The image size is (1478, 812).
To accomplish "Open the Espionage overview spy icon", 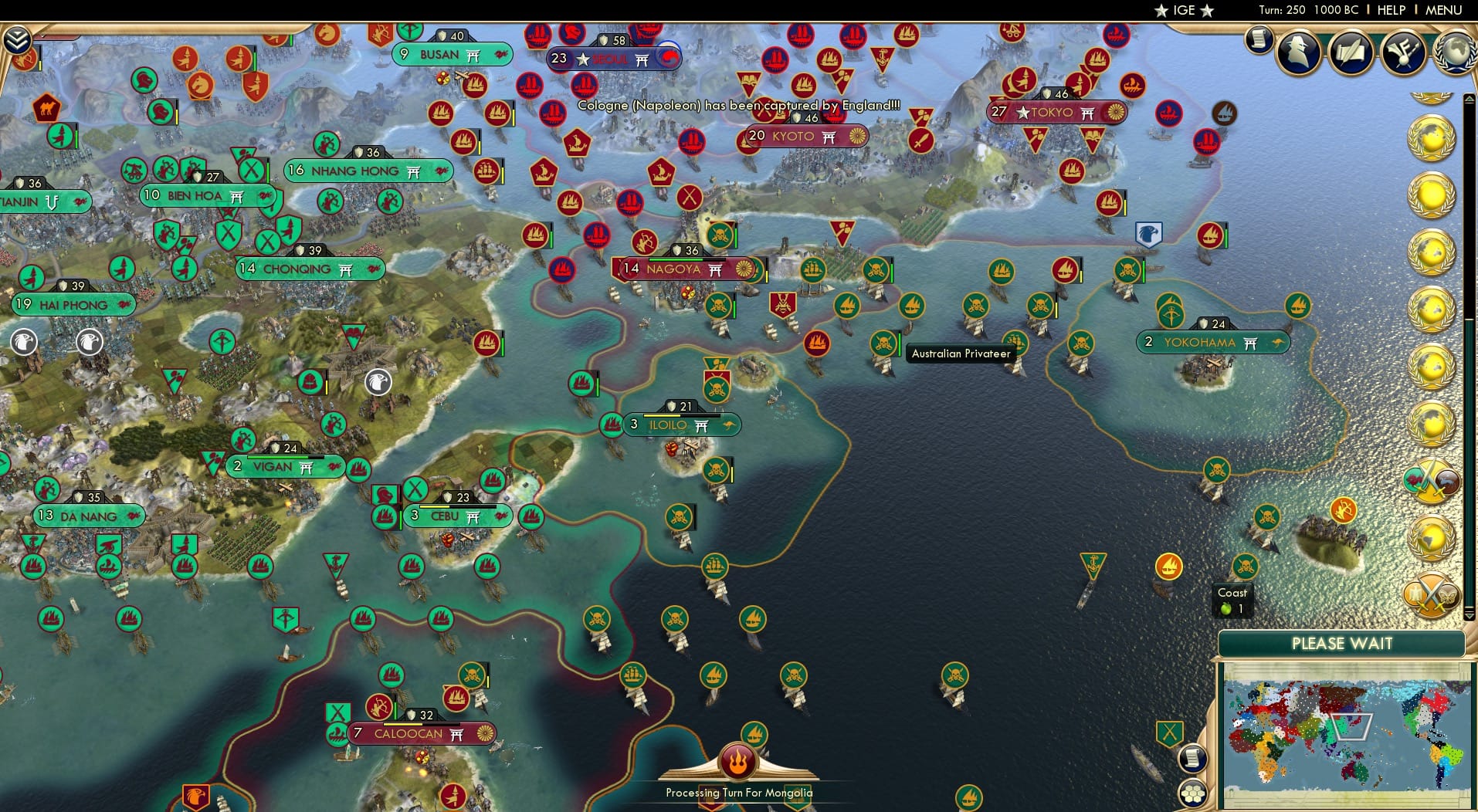I will (1298, 52).
